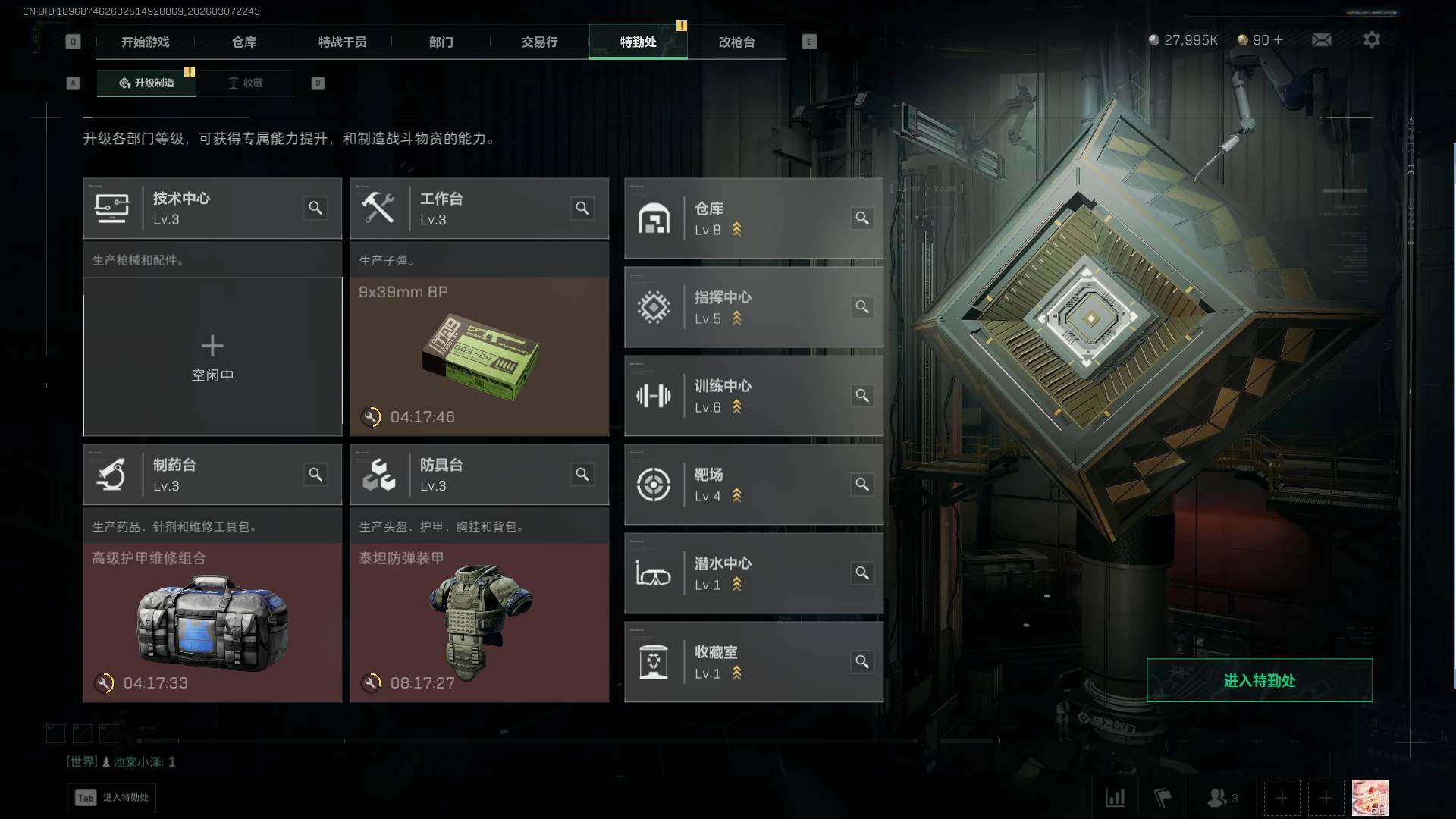This screenshot has width=1456, height=819.
Task: Choose the 训练中心 Lv.6 department row
Action: point(753,396)
